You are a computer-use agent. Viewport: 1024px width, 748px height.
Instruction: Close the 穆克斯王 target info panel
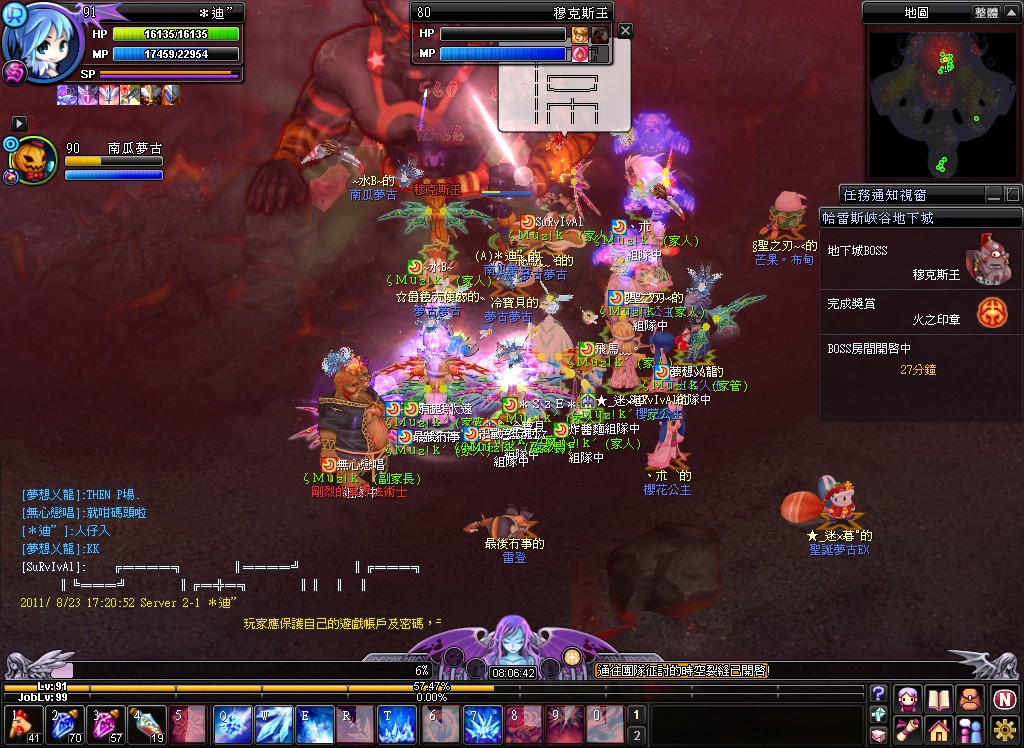coord(626,31)
